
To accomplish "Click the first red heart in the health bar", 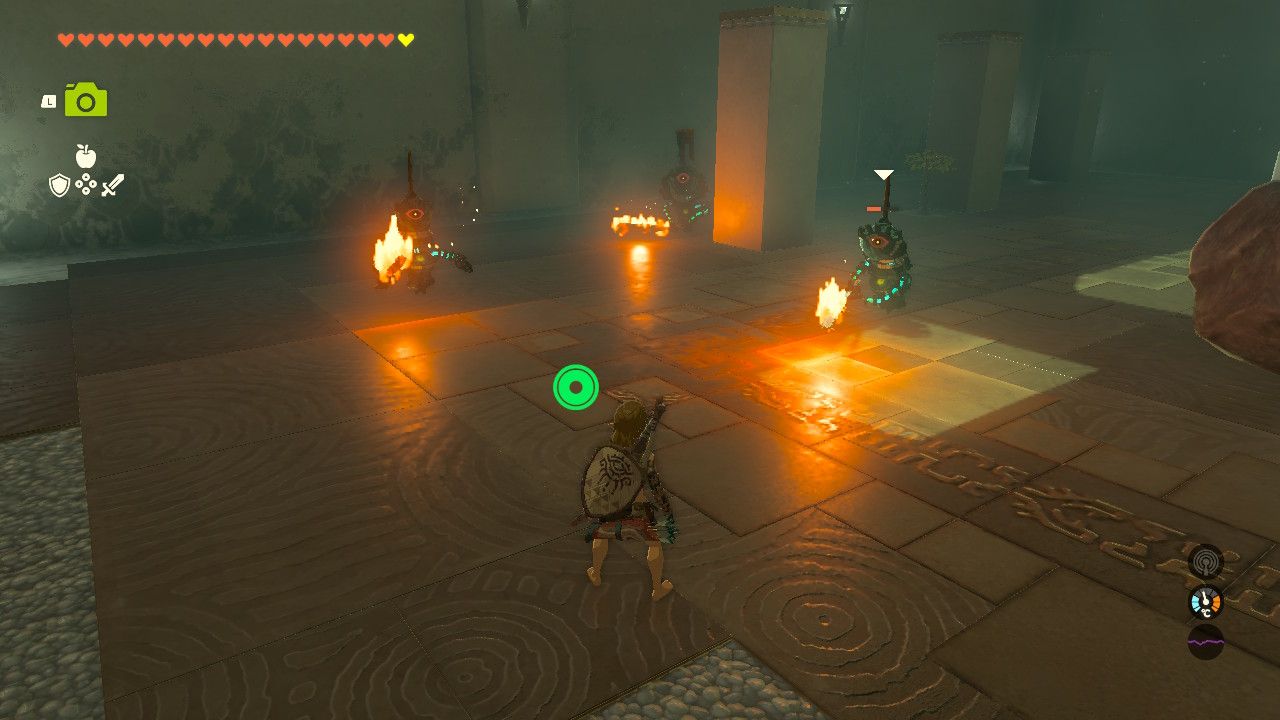I will [64, 40].
